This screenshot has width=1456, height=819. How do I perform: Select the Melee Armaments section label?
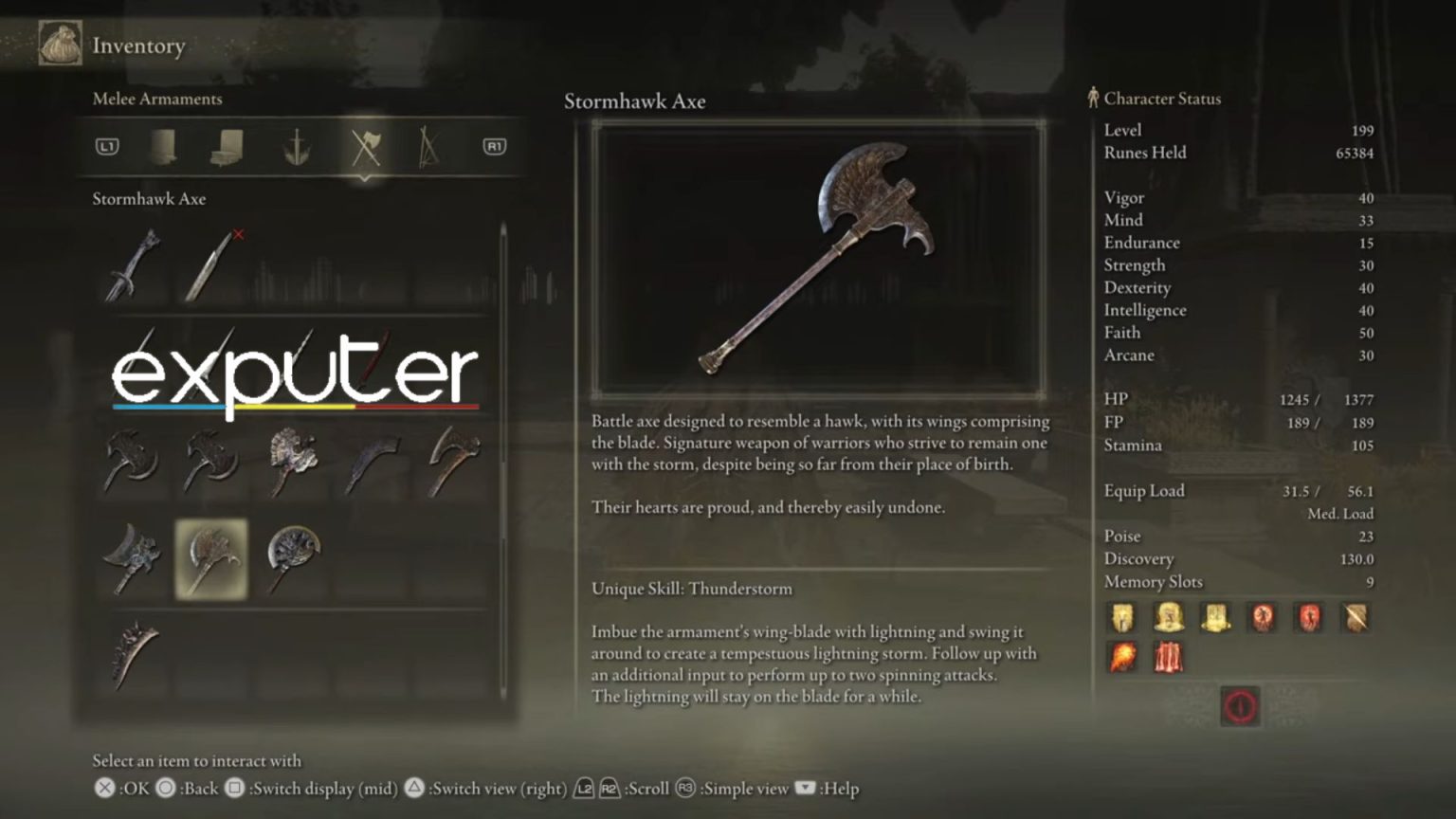(x=156, y=99)
